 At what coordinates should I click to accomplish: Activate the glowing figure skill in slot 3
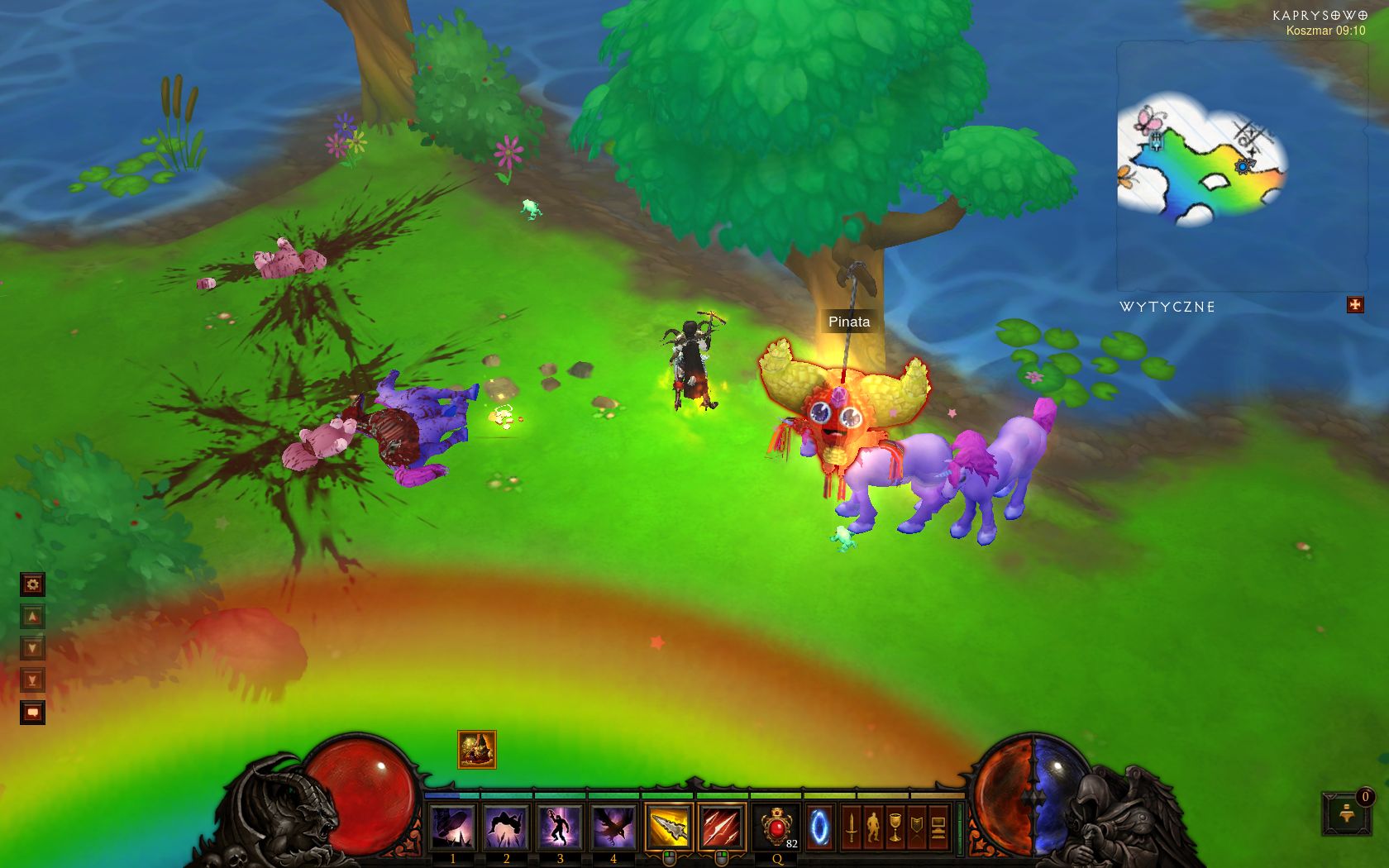coord(560,827)
